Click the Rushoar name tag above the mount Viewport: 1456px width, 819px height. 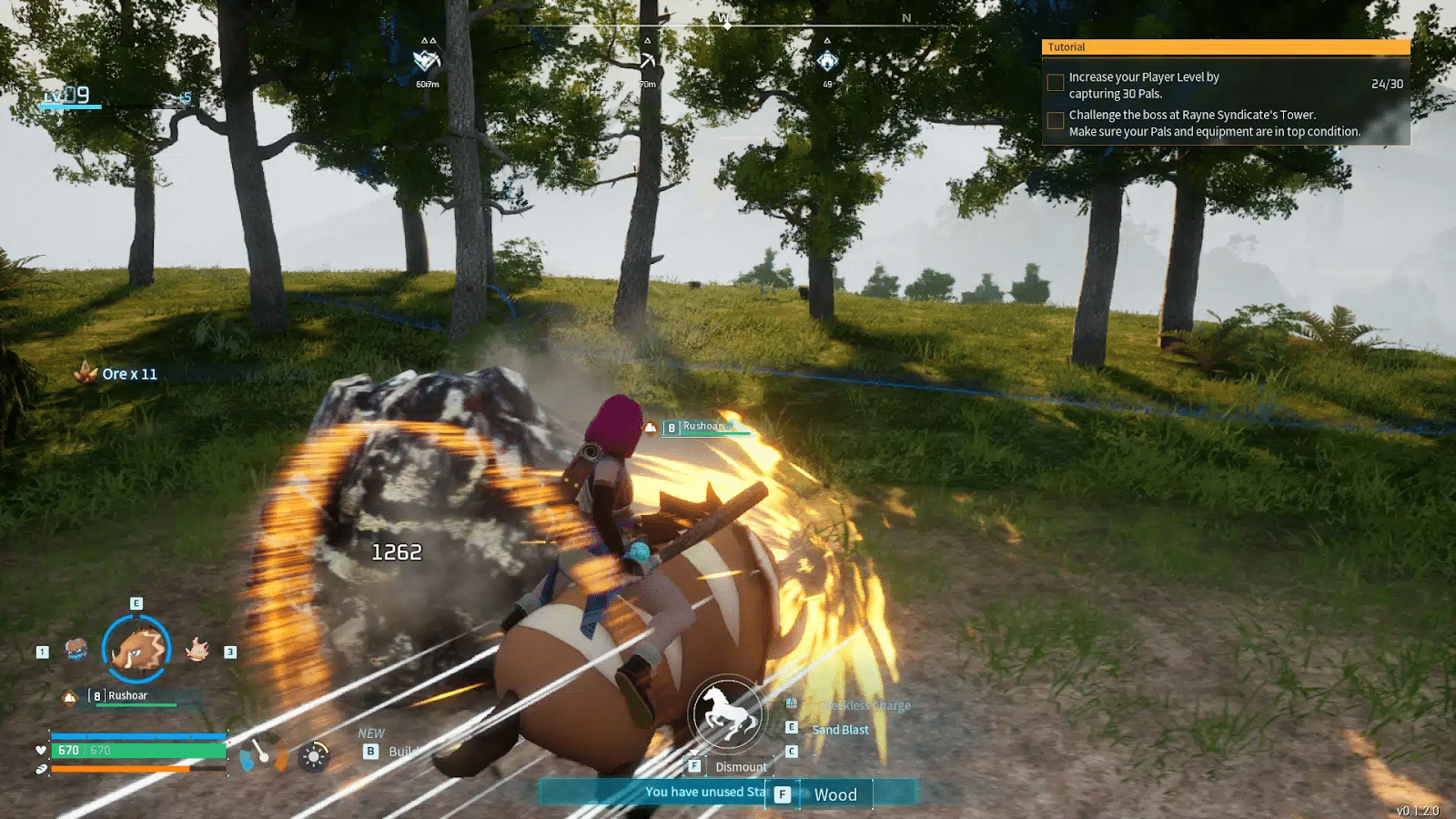point(703,427)
